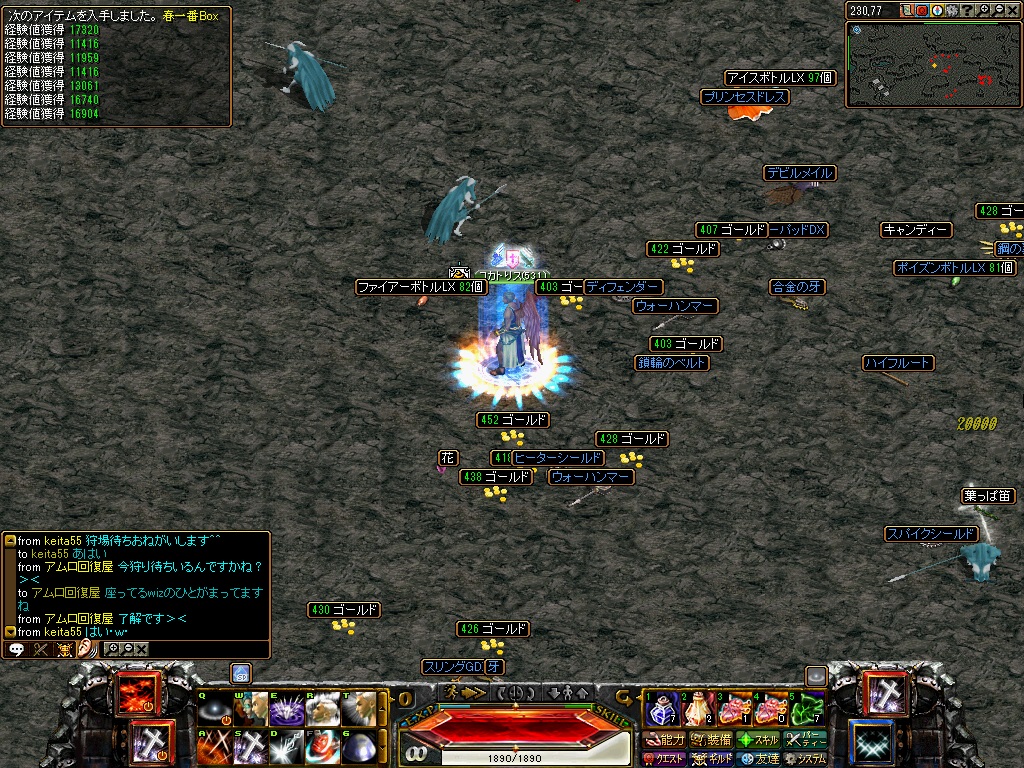Screen dimensions: 1024x768
Task: Zoom in the minimap with the plus magnifier
Action: (985, 10)
